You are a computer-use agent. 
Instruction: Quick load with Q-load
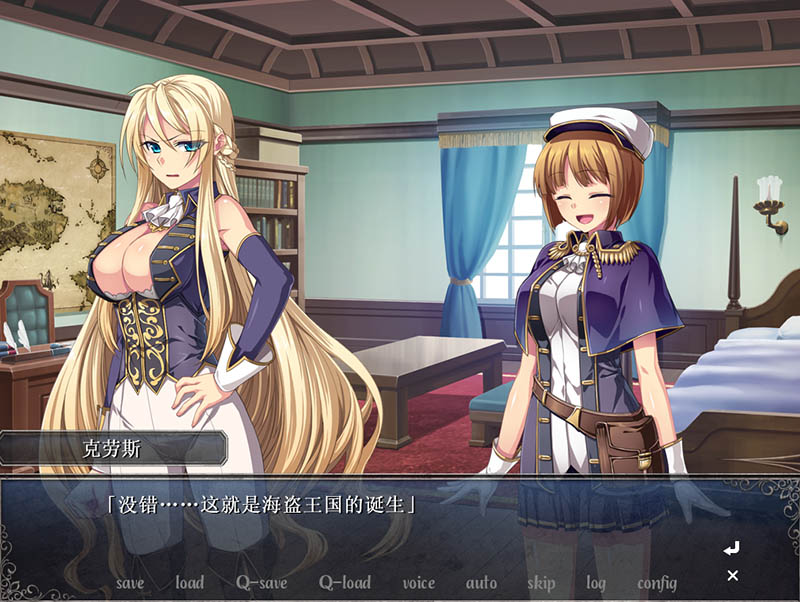pyautogui.click(x=345, y=583)
